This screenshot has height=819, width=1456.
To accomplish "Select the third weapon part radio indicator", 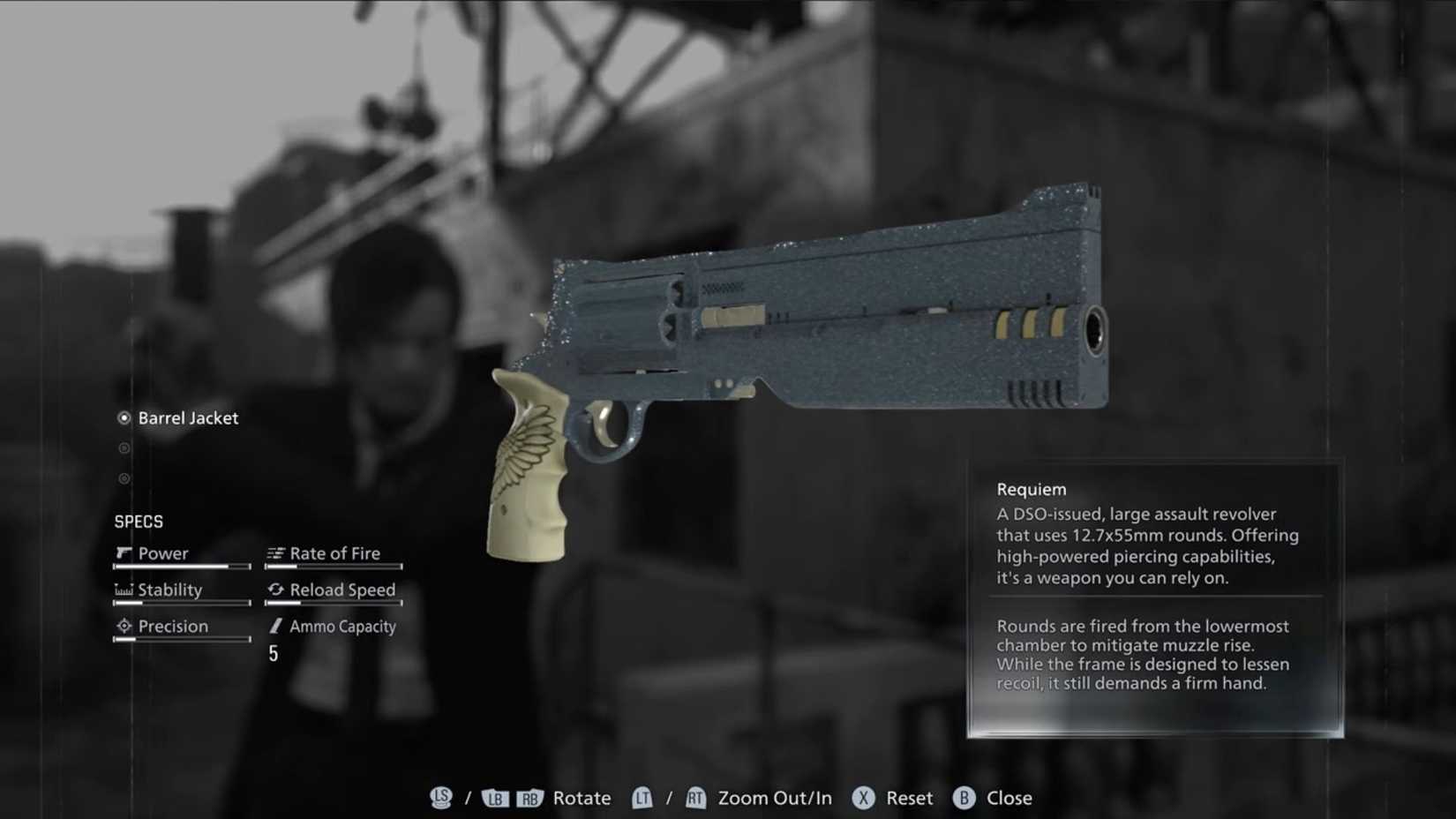I will pos(124,478).
